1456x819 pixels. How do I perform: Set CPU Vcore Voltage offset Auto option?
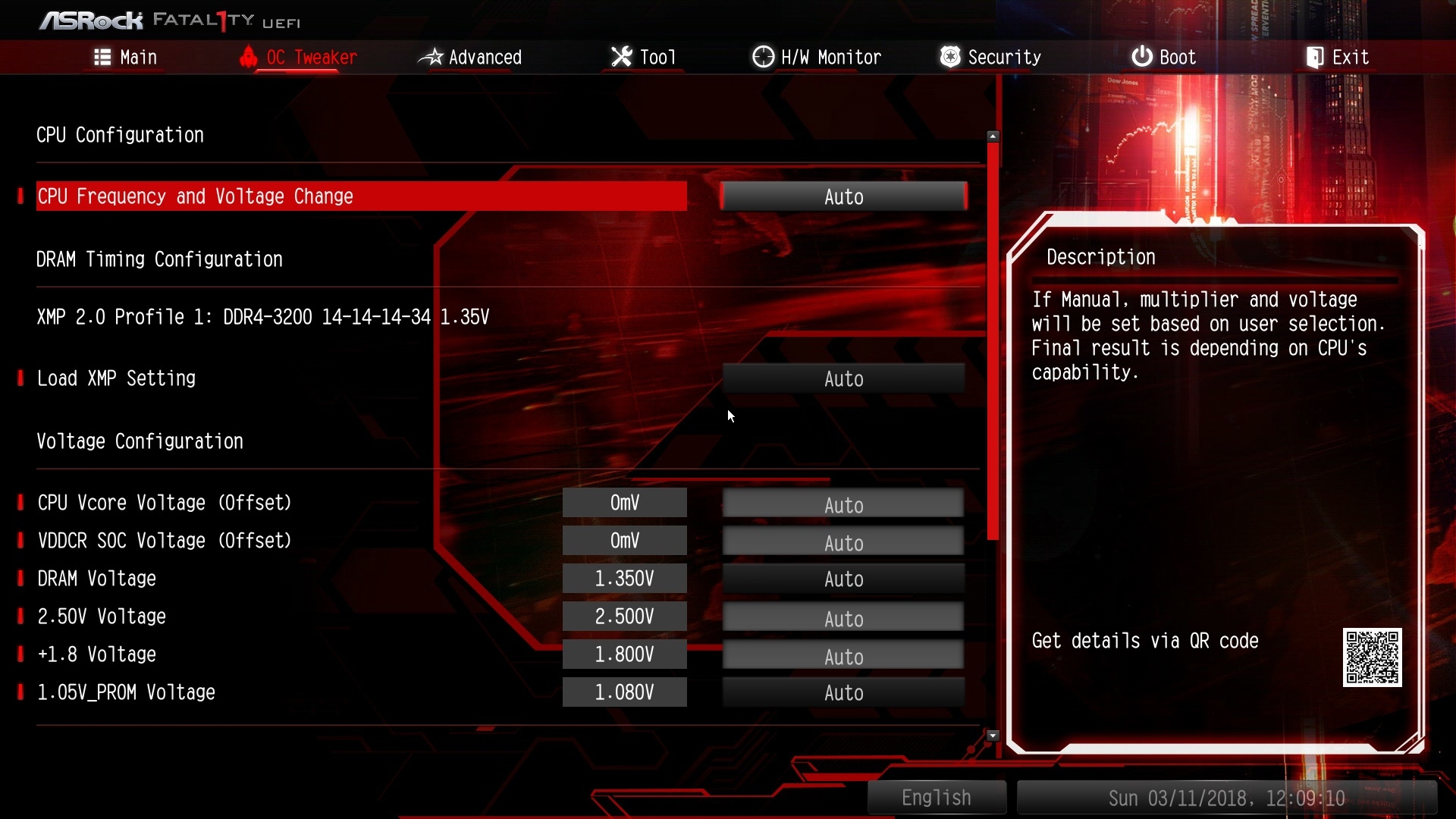(x=843, y=505)
